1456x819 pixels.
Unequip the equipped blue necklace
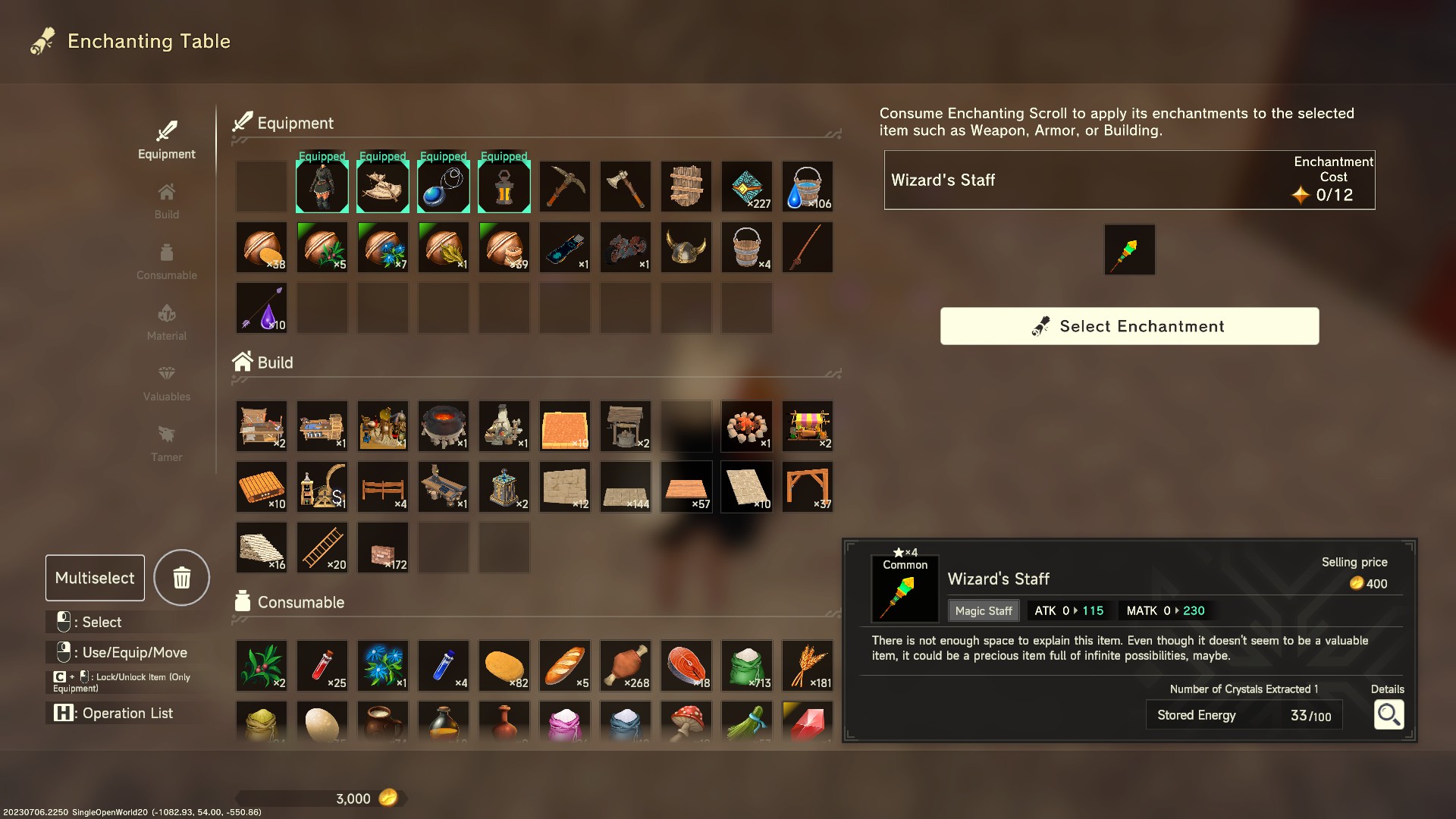click(443, 186)
